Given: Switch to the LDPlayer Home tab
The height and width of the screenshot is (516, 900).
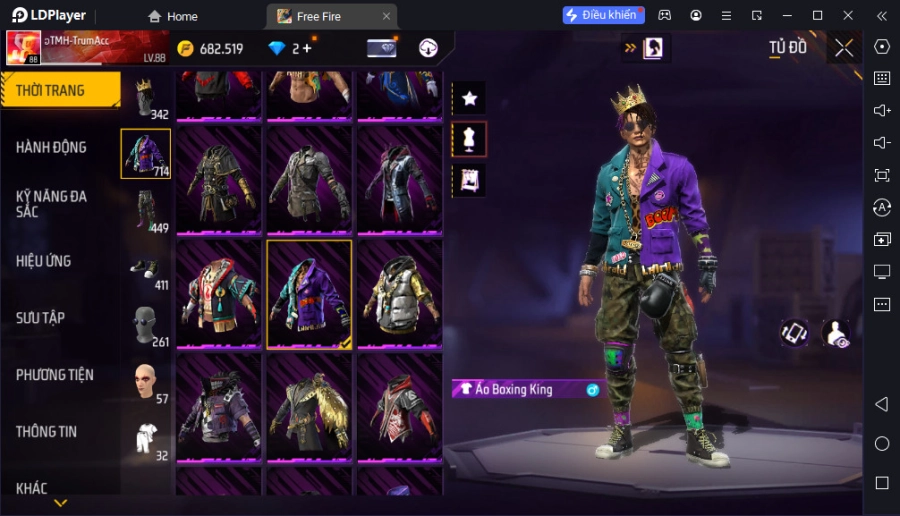Looking at the screenshot, I should coord(173,16).
